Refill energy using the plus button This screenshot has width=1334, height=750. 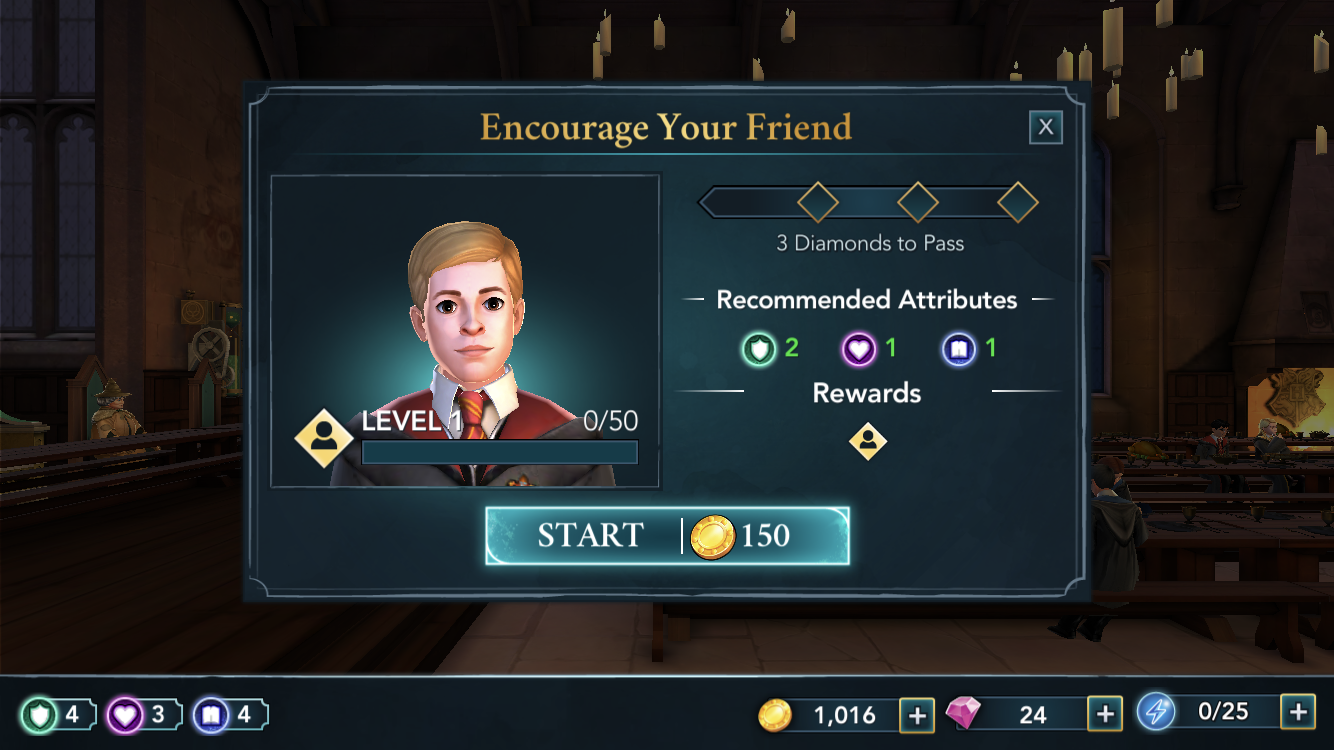point(1297,712)
